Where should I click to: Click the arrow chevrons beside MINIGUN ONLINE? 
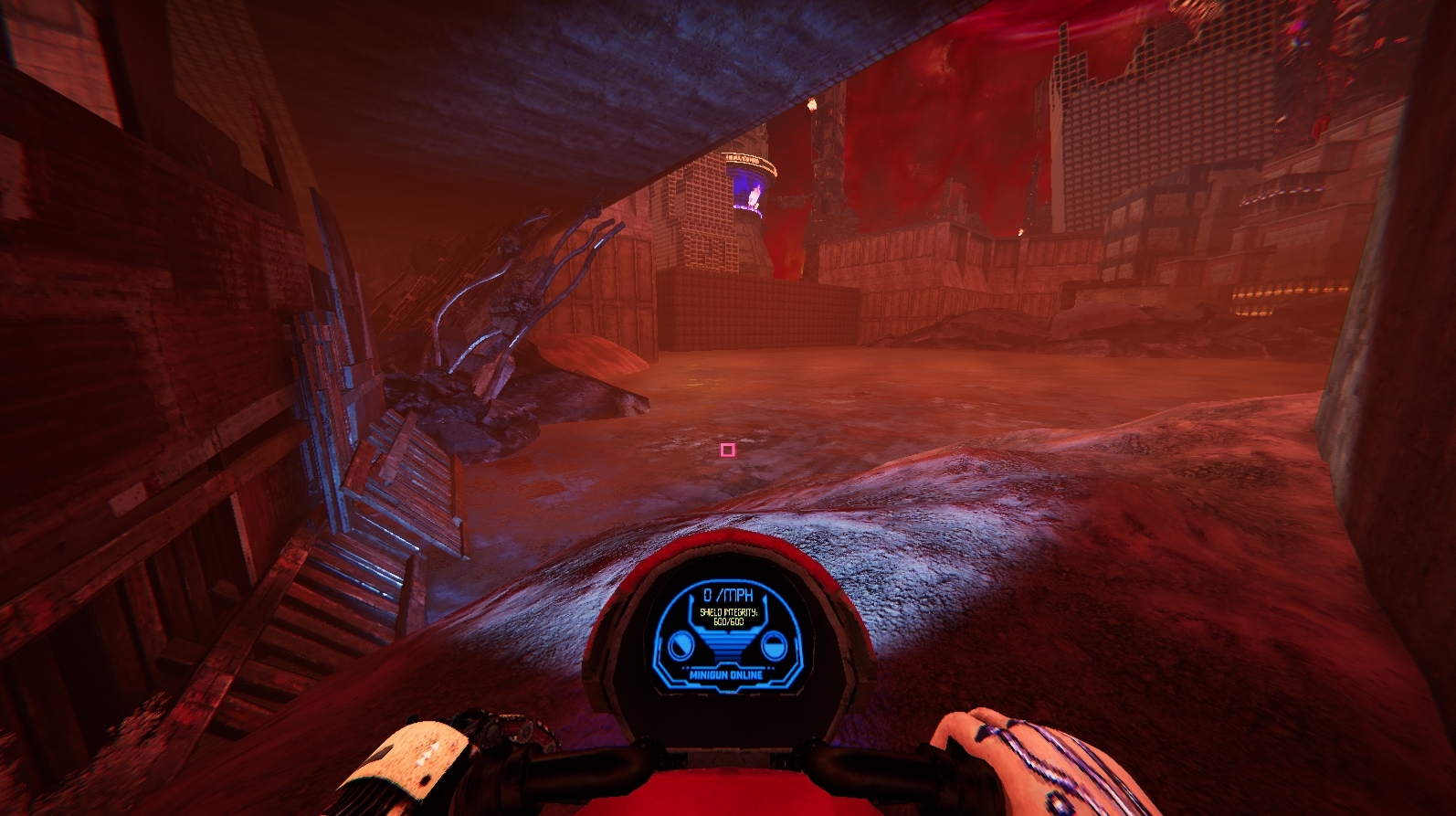click(x=687, y=668)
